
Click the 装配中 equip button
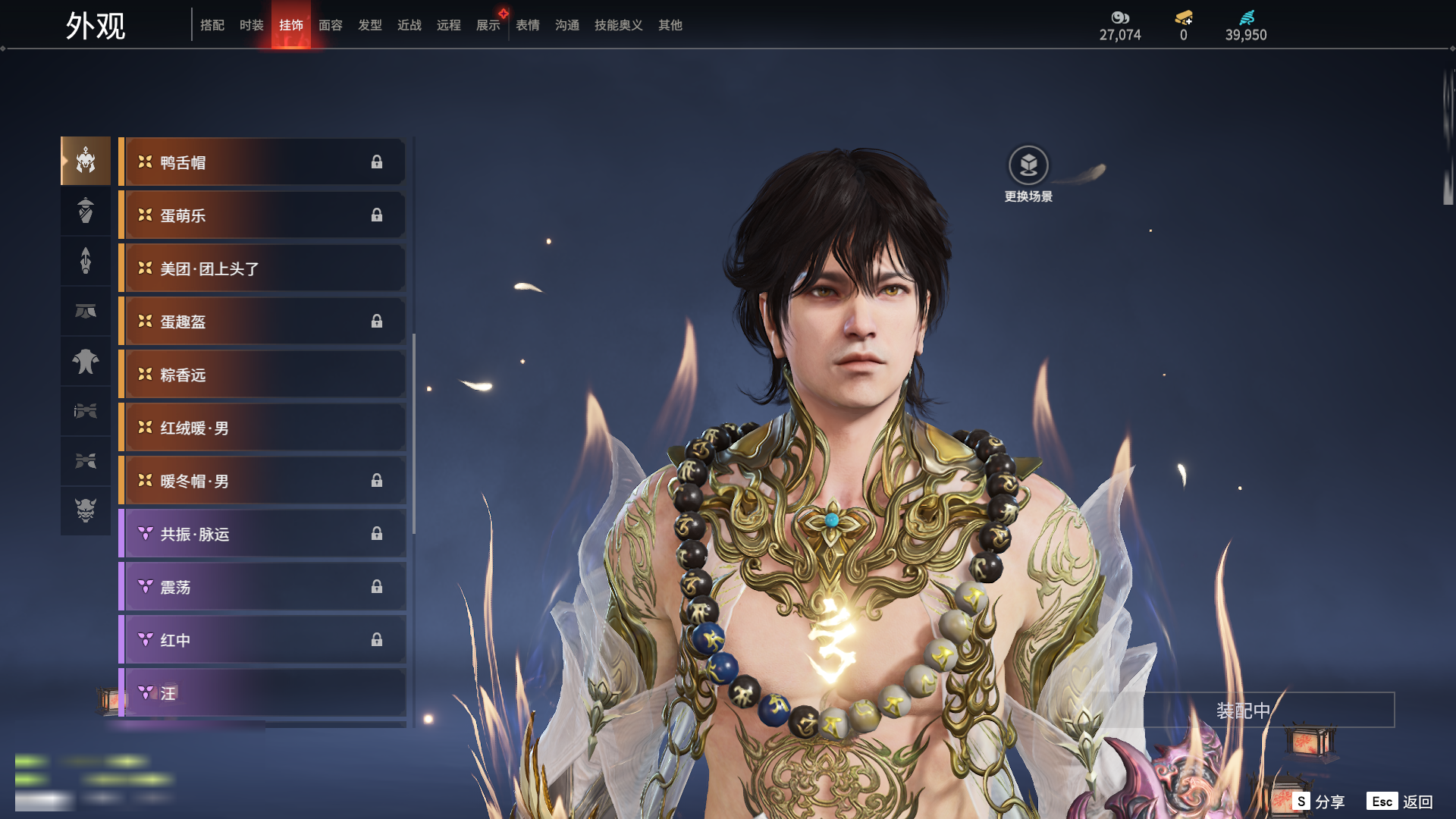coord(1243,711)
